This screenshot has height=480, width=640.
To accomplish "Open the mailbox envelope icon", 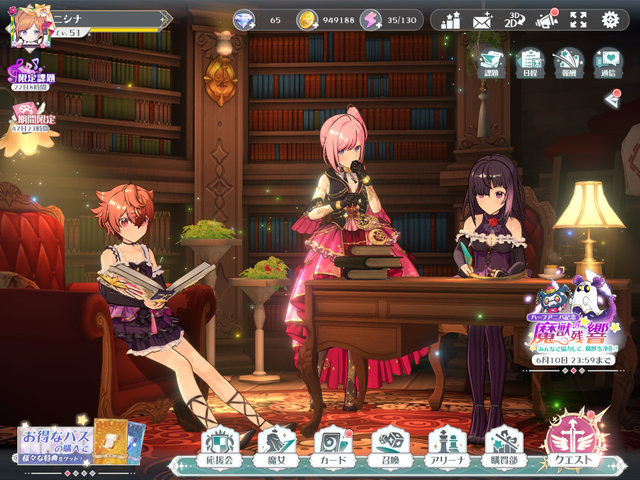I will point(482,20).
